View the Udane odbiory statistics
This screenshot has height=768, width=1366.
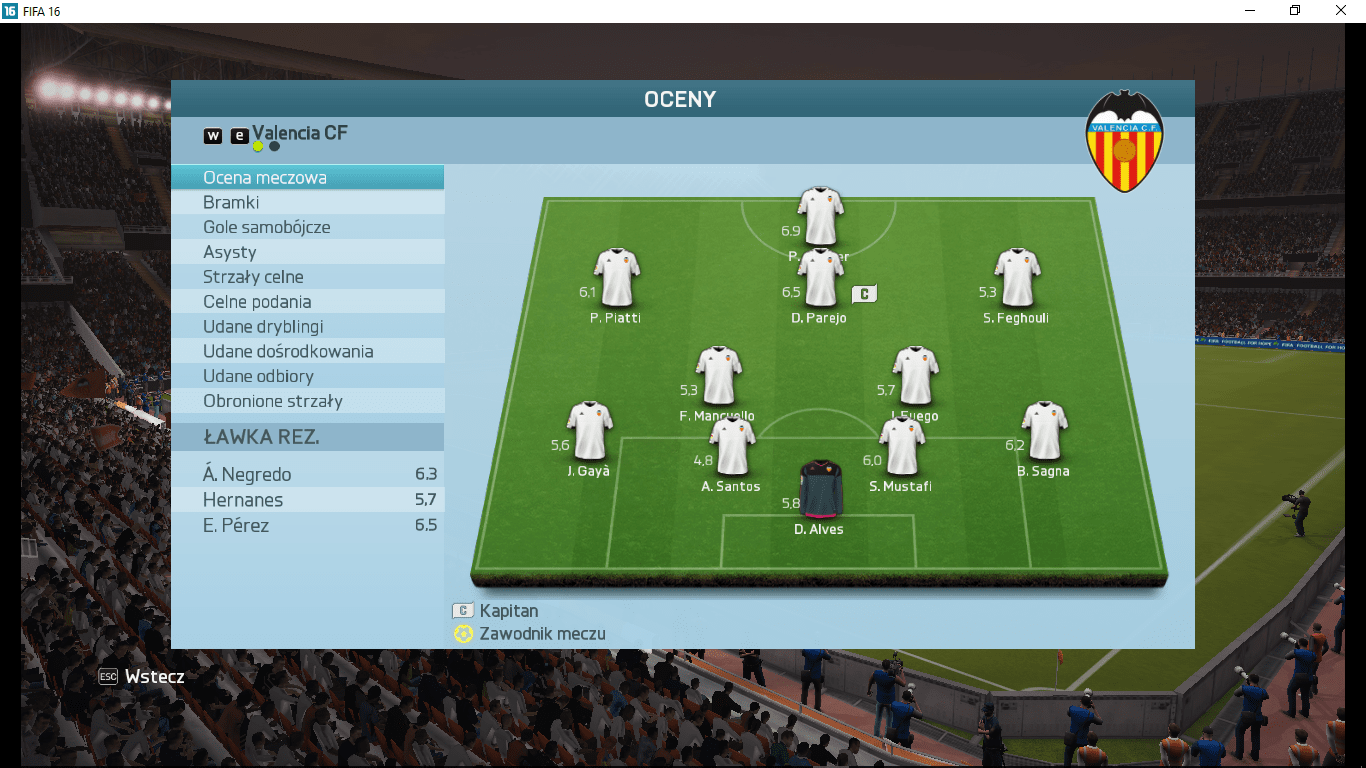tap(307, 376)
